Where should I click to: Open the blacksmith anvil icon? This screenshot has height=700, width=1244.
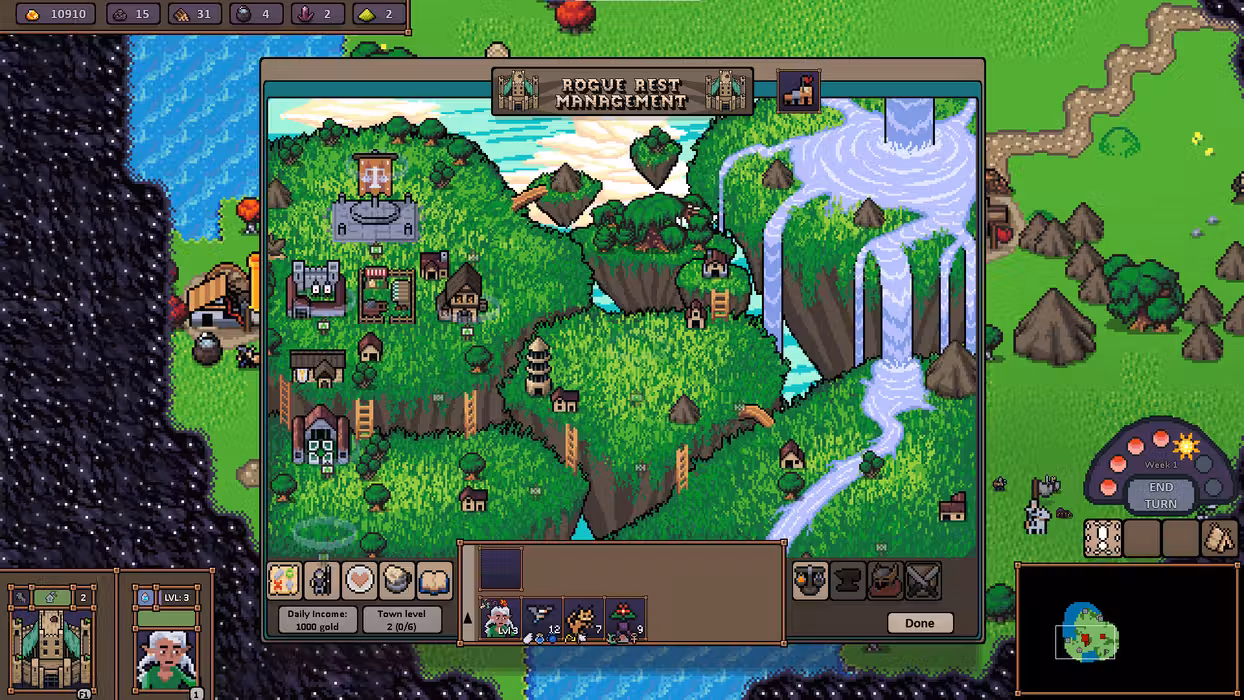click(x=848, y=581)
